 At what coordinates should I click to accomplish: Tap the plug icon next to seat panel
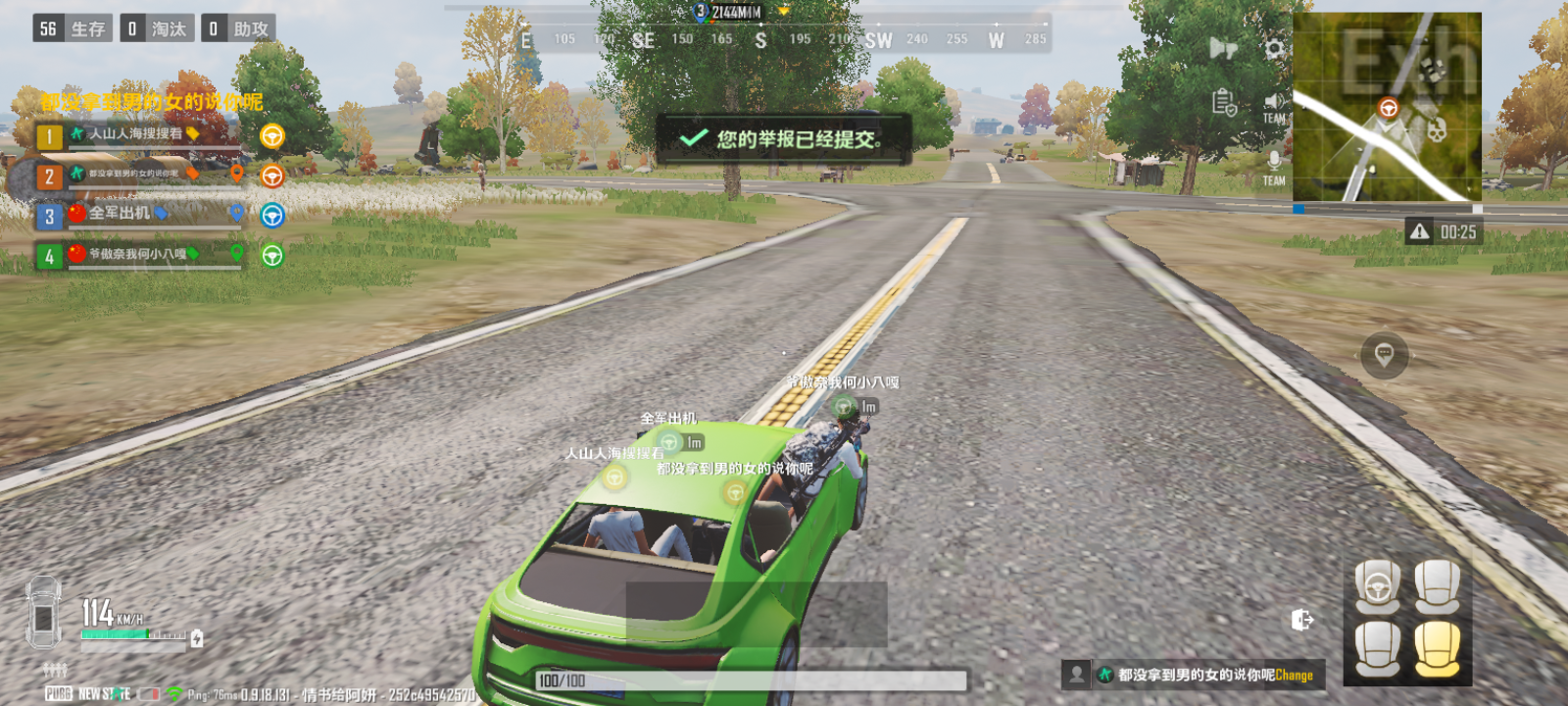pyautogui.click(x=1300, y=620)
